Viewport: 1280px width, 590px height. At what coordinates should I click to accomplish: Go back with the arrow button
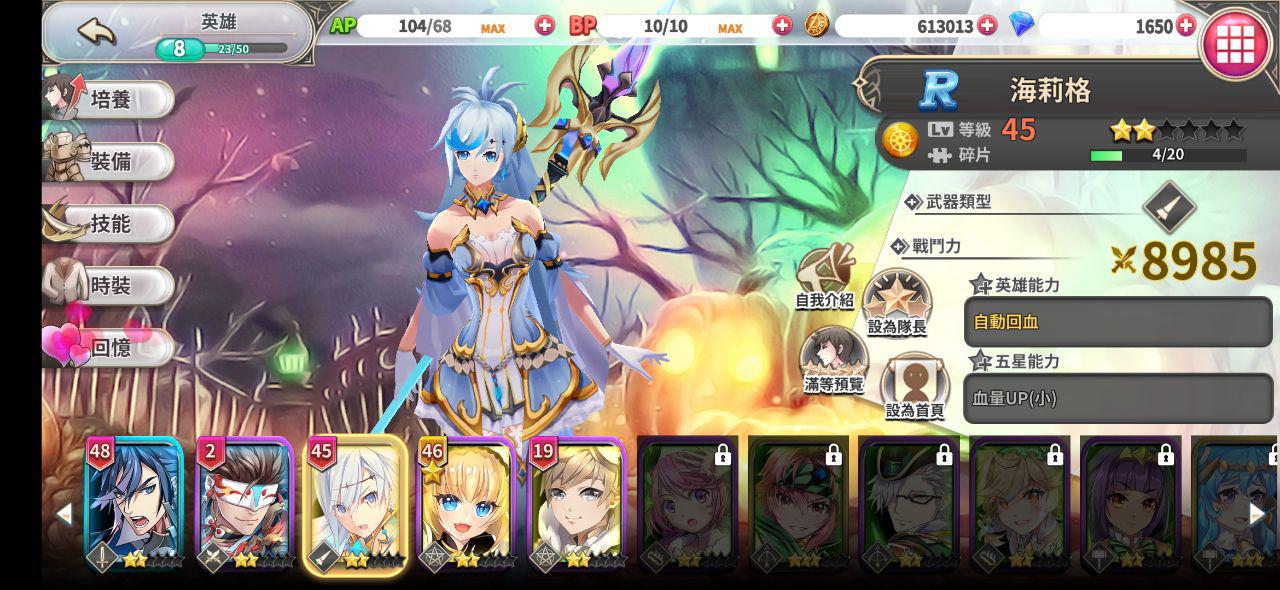tap(97, 32)
